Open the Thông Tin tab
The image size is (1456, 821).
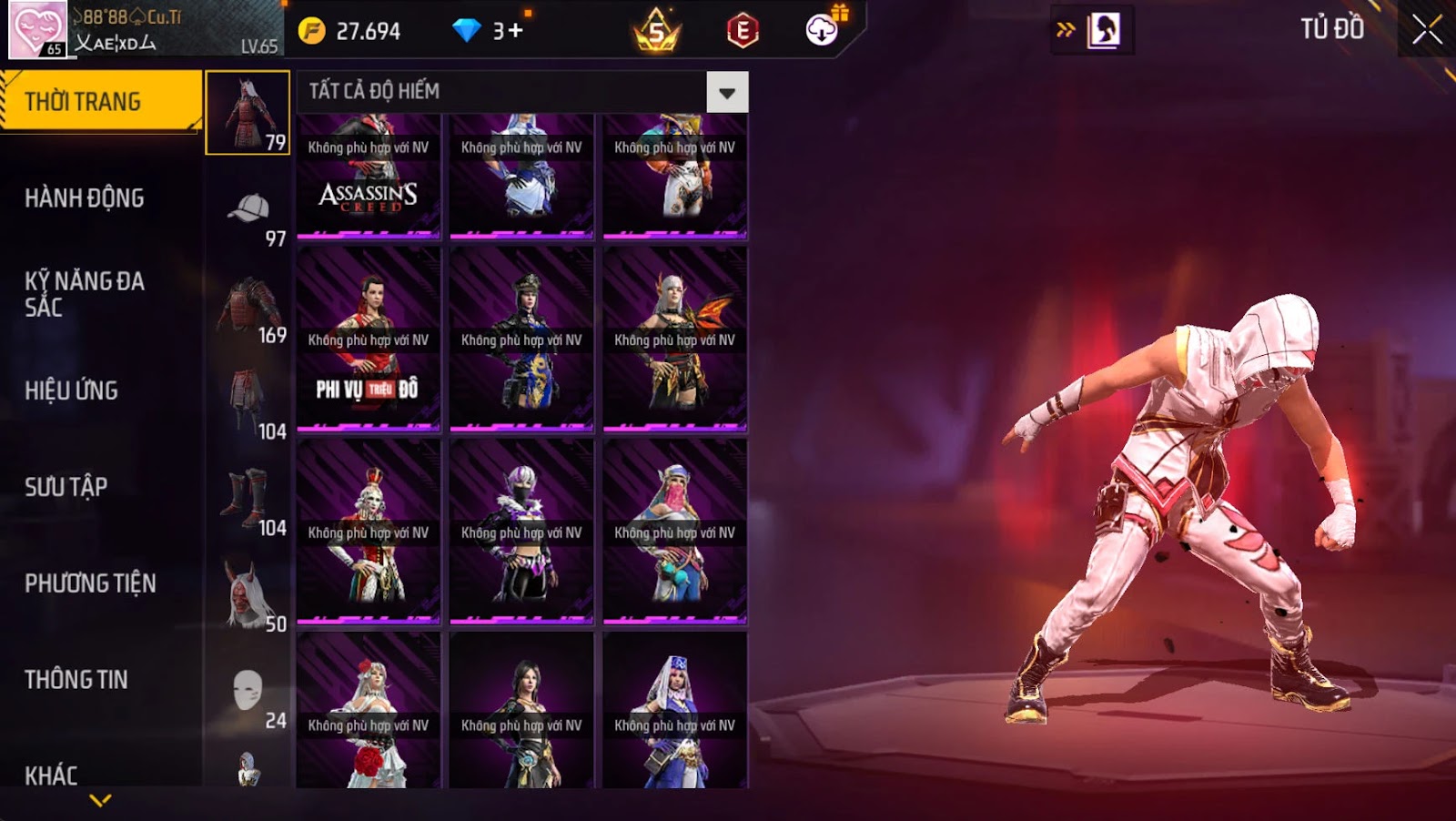(x=76, y=680)
